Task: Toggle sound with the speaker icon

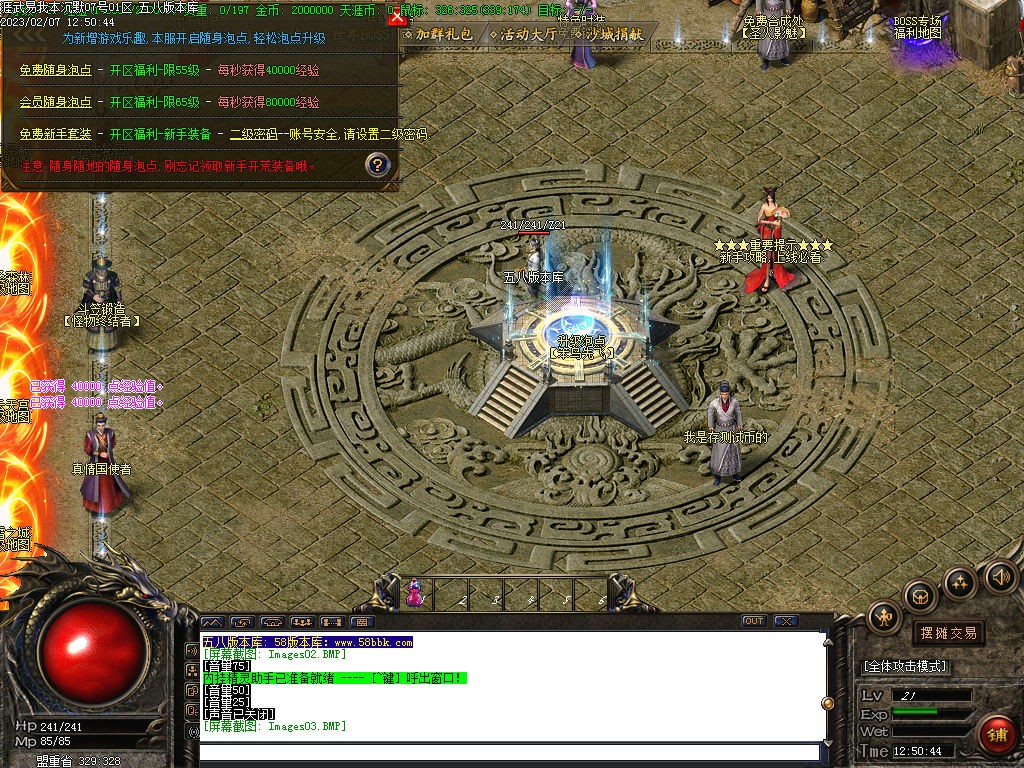Action: pyautogui.click(x=1000, y=576)
